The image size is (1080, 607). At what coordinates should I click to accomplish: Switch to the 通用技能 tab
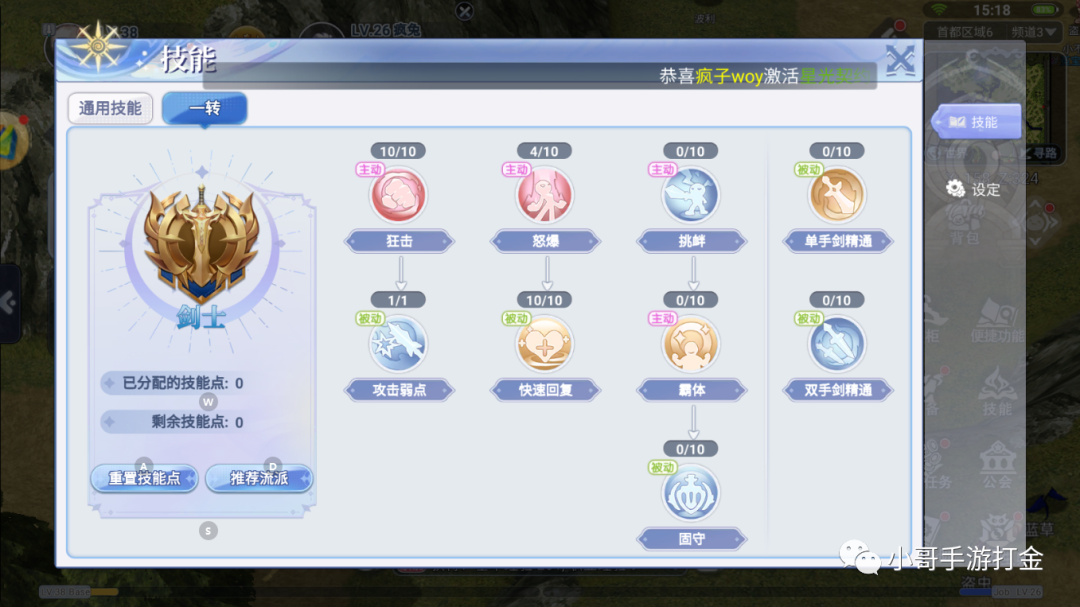110,109
